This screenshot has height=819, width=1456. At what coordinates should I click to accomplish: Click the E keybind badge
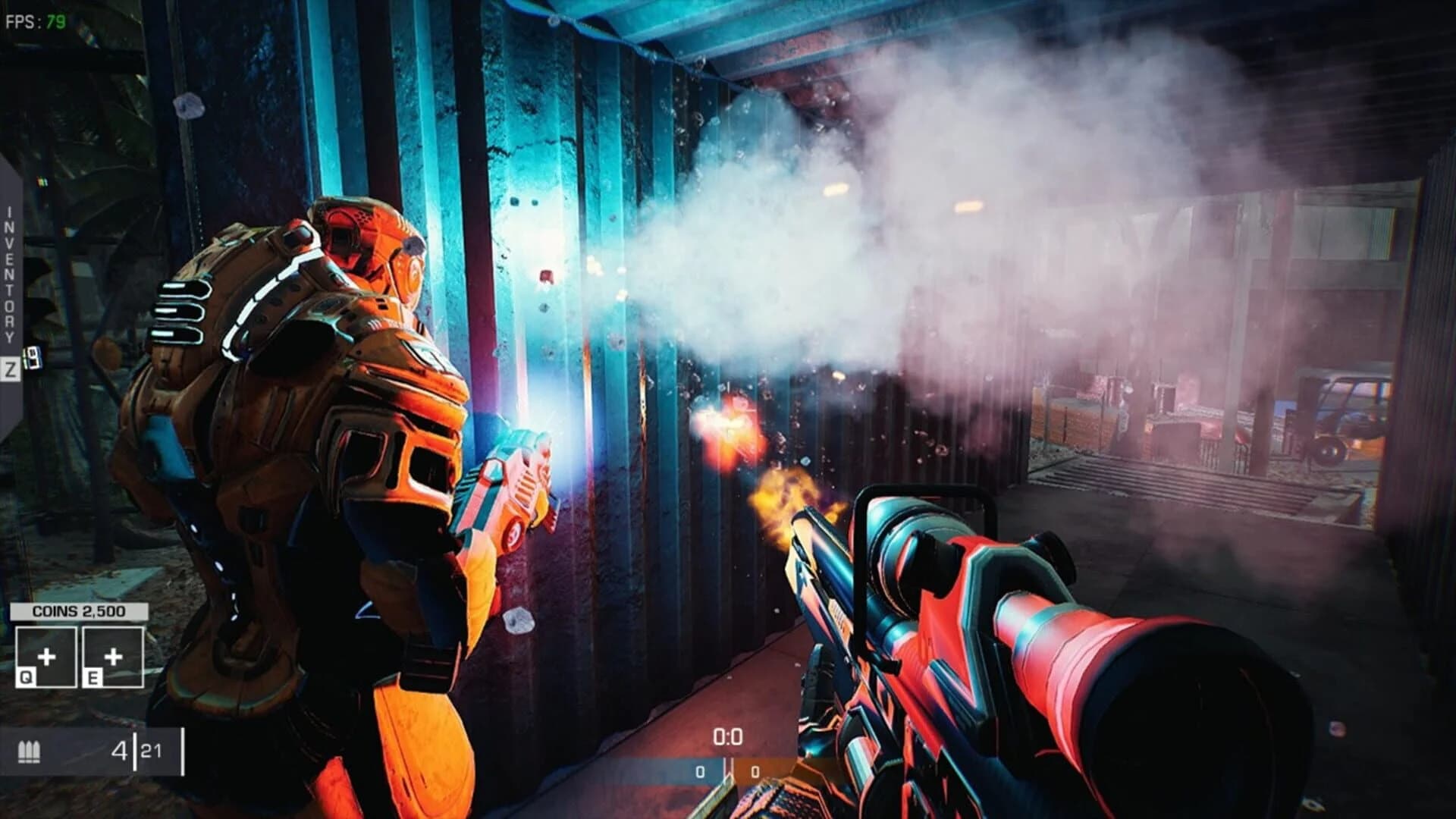click(93, 678)
